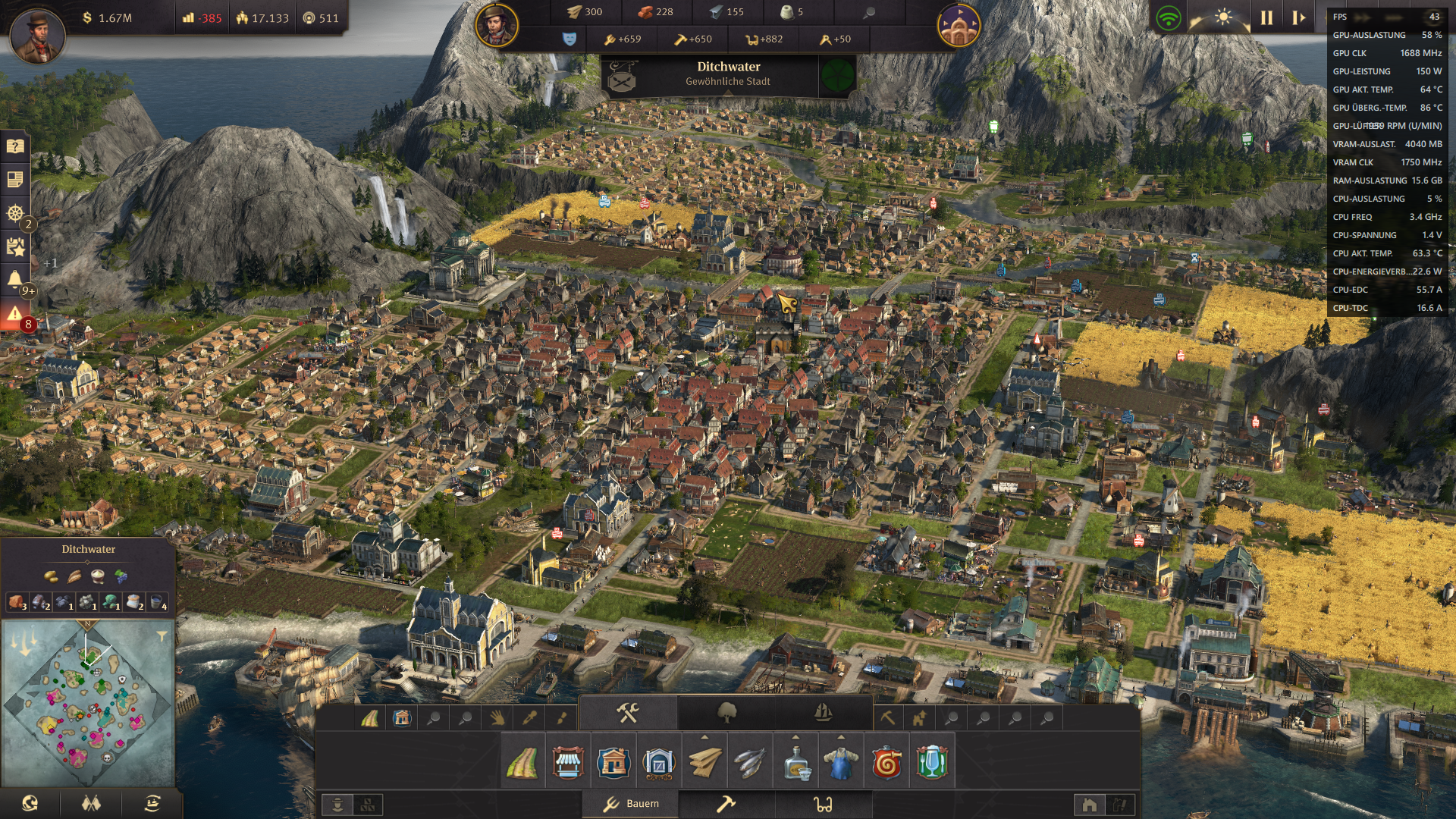
Task: Choose the road building option
Action: (522, 762)
